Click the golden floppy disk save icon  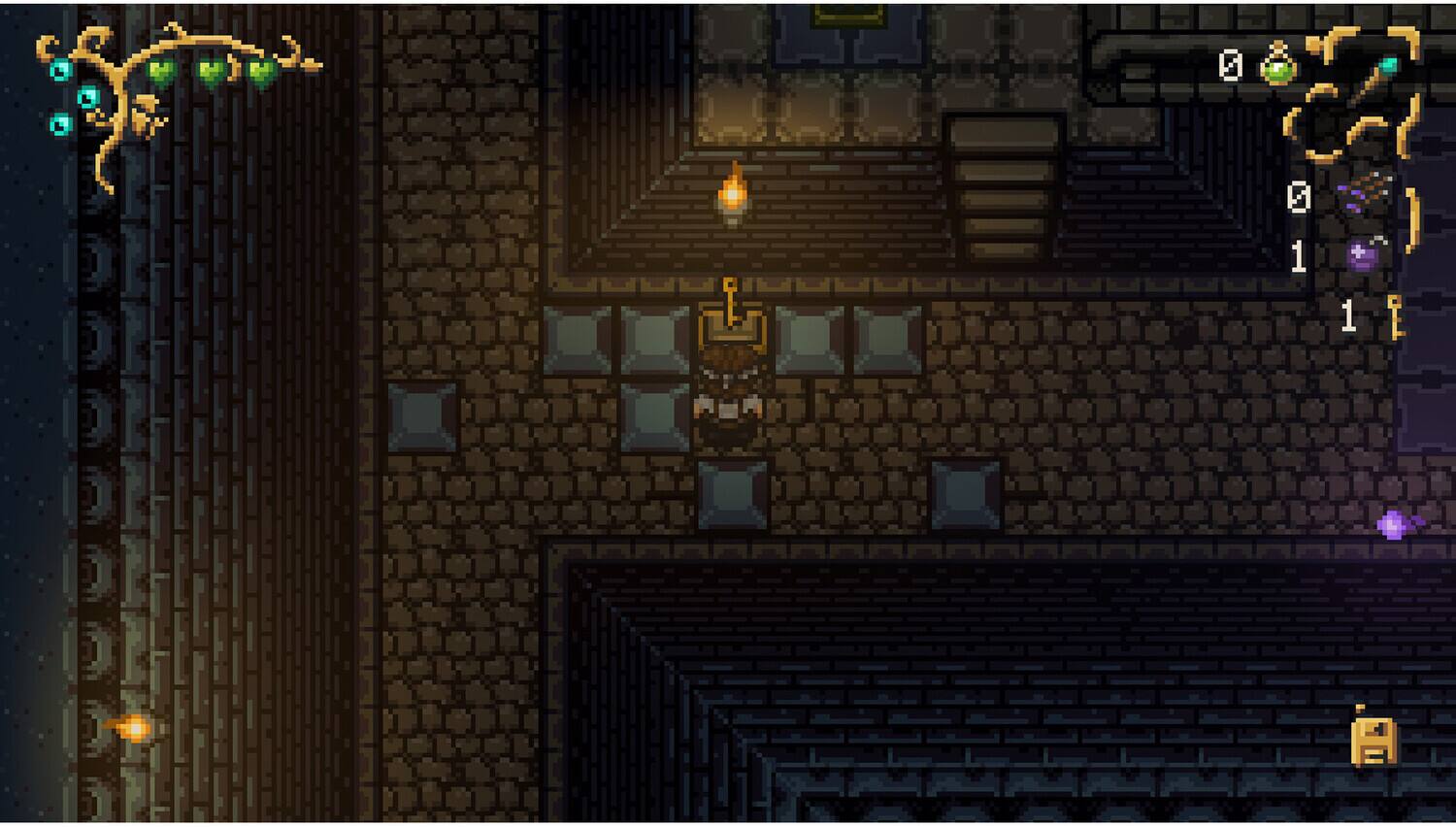[1373, 740]
